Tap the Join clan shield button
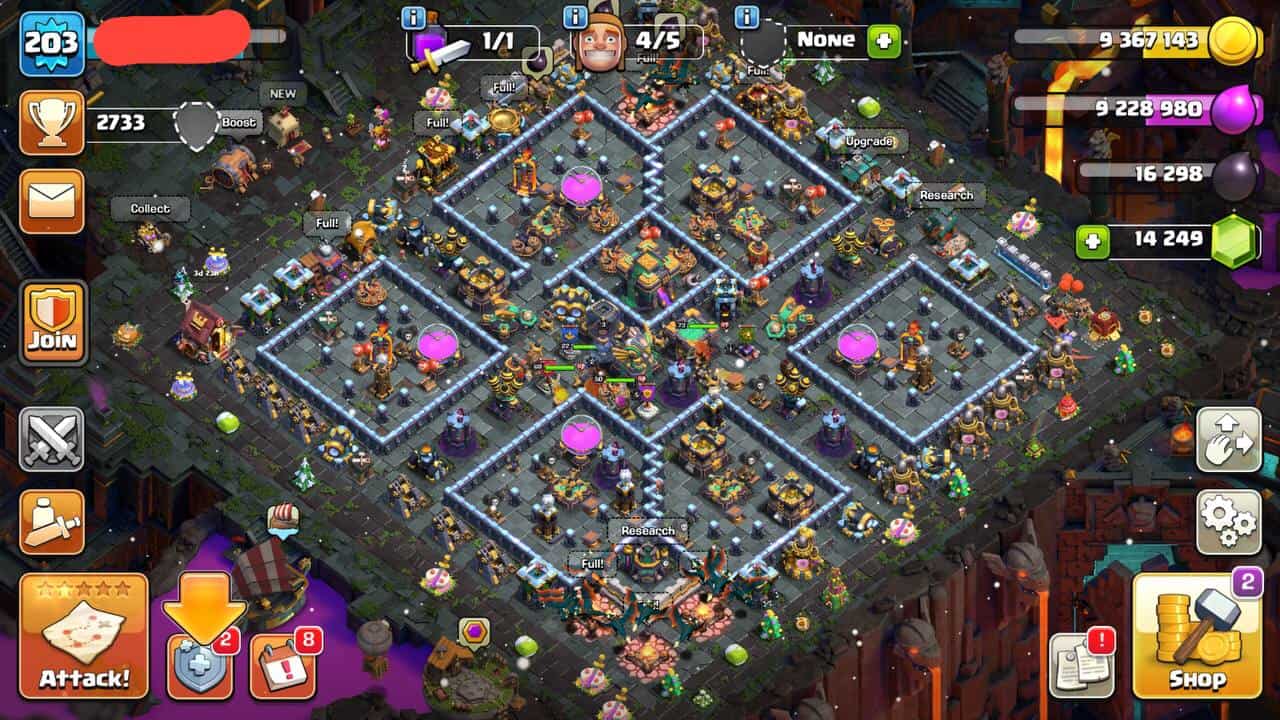Viewport: 1280px width, 720px height. (53, 321)
